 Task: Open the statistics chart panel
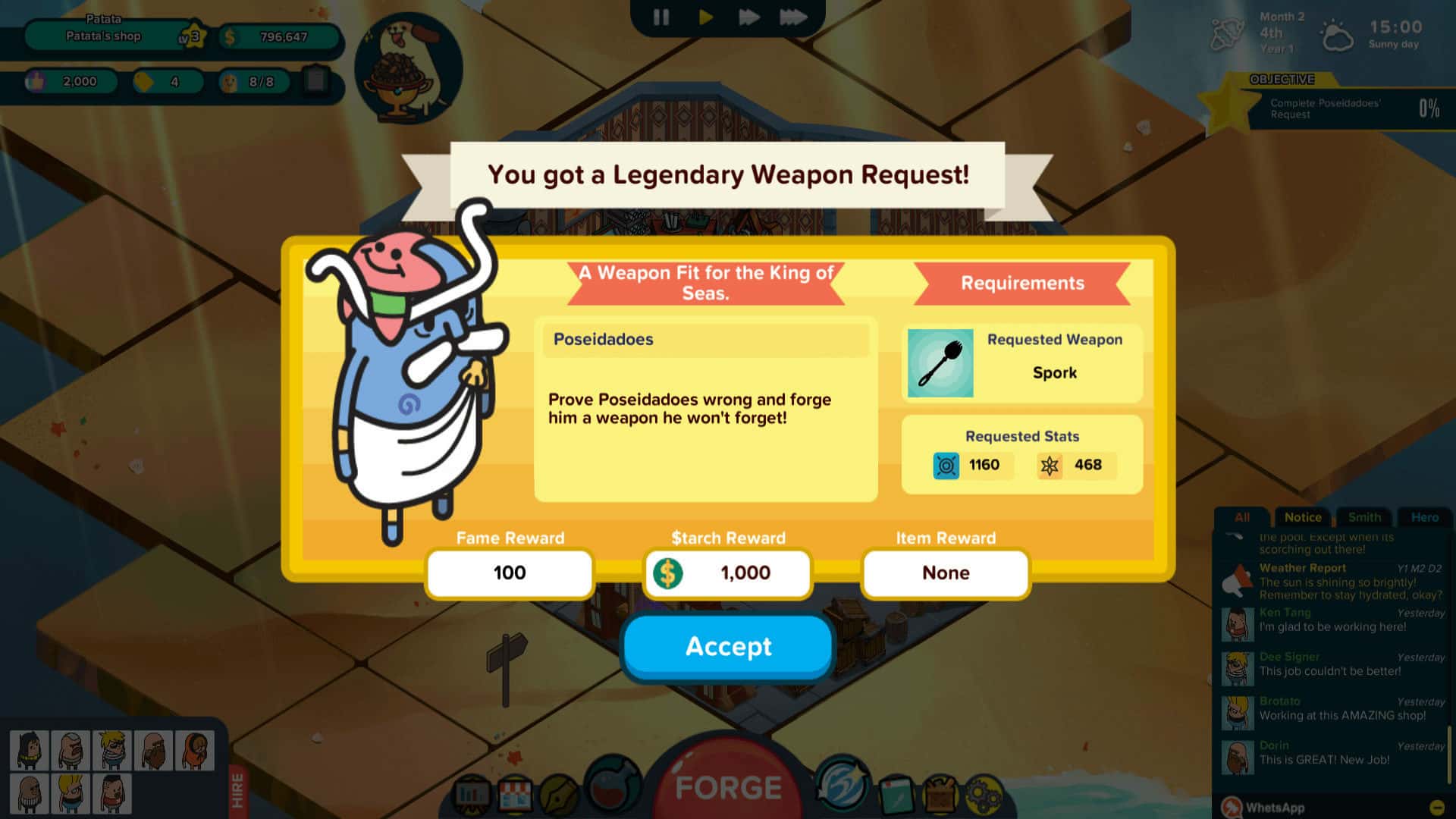[472, 792]
